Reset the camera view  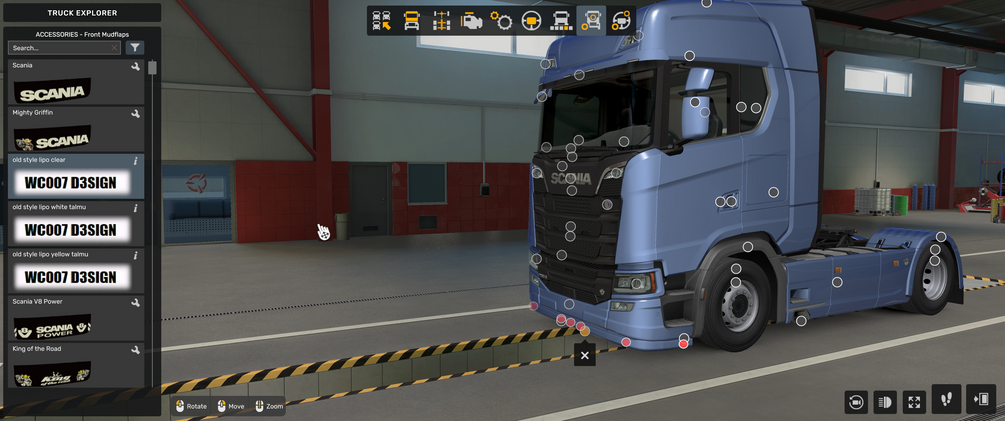point(856,402)
